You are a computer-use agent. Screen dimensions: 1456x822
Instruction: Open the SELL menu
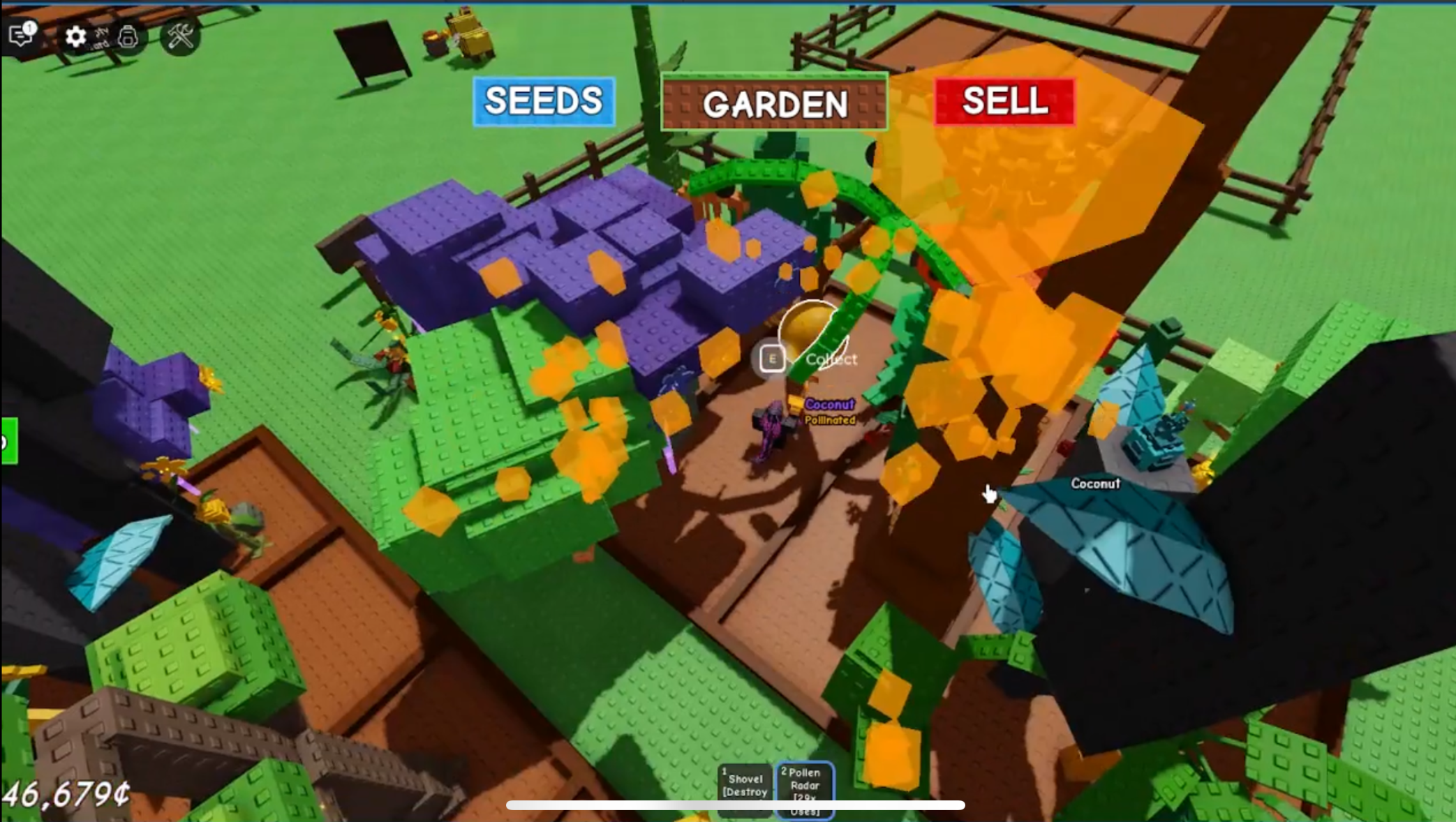coord(1004,103)
